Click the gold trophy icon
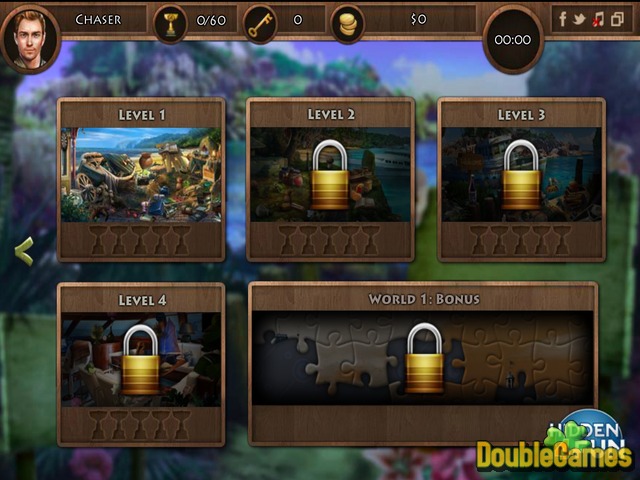The image size is (640, 480). [170, 20]
